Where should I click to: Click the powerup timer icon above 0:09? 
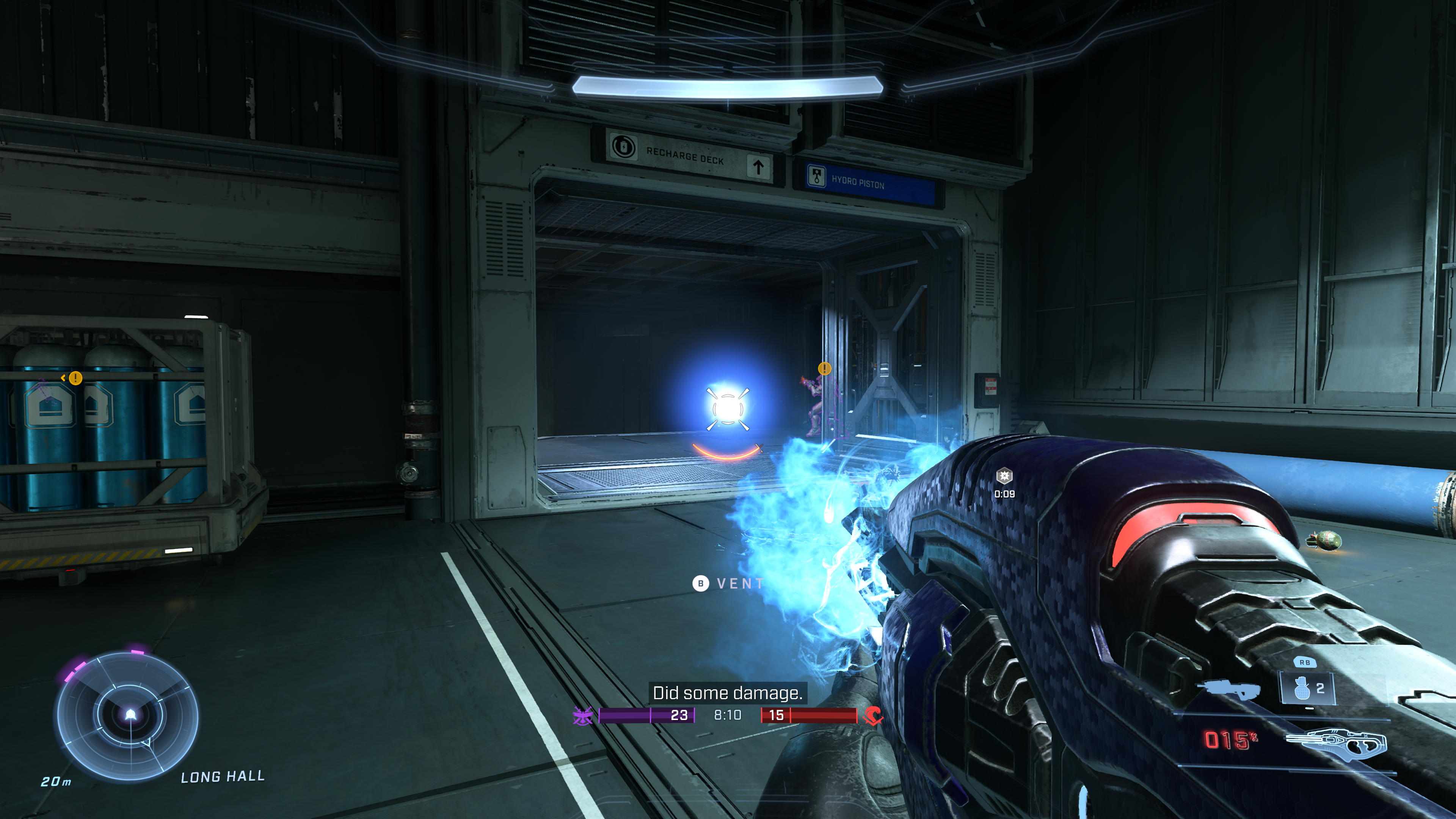pos(1004,477)
